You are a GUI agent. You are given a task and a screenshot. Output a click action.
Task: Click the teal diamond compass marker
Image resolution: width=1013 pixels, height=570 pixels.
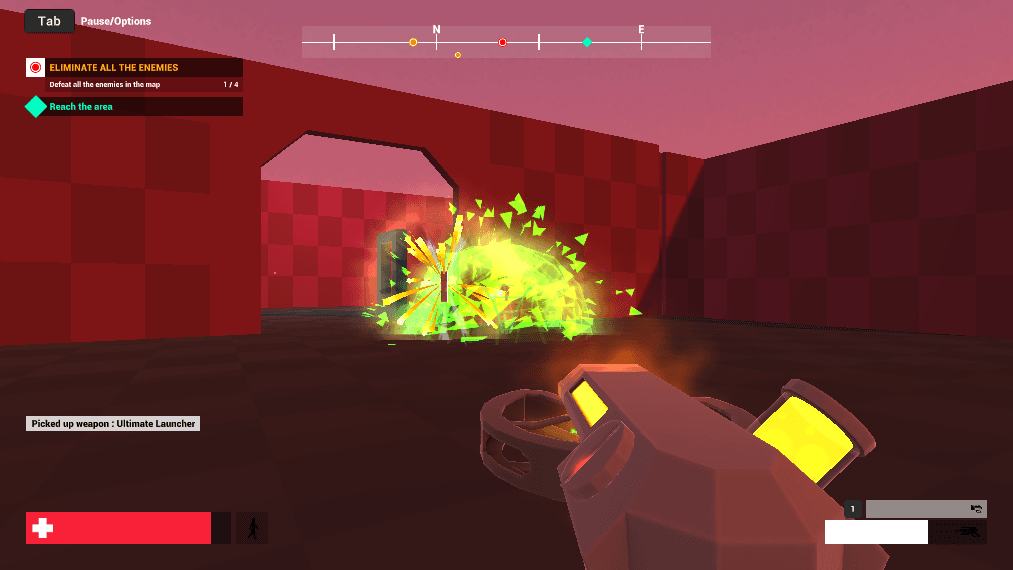coord(587,42)
